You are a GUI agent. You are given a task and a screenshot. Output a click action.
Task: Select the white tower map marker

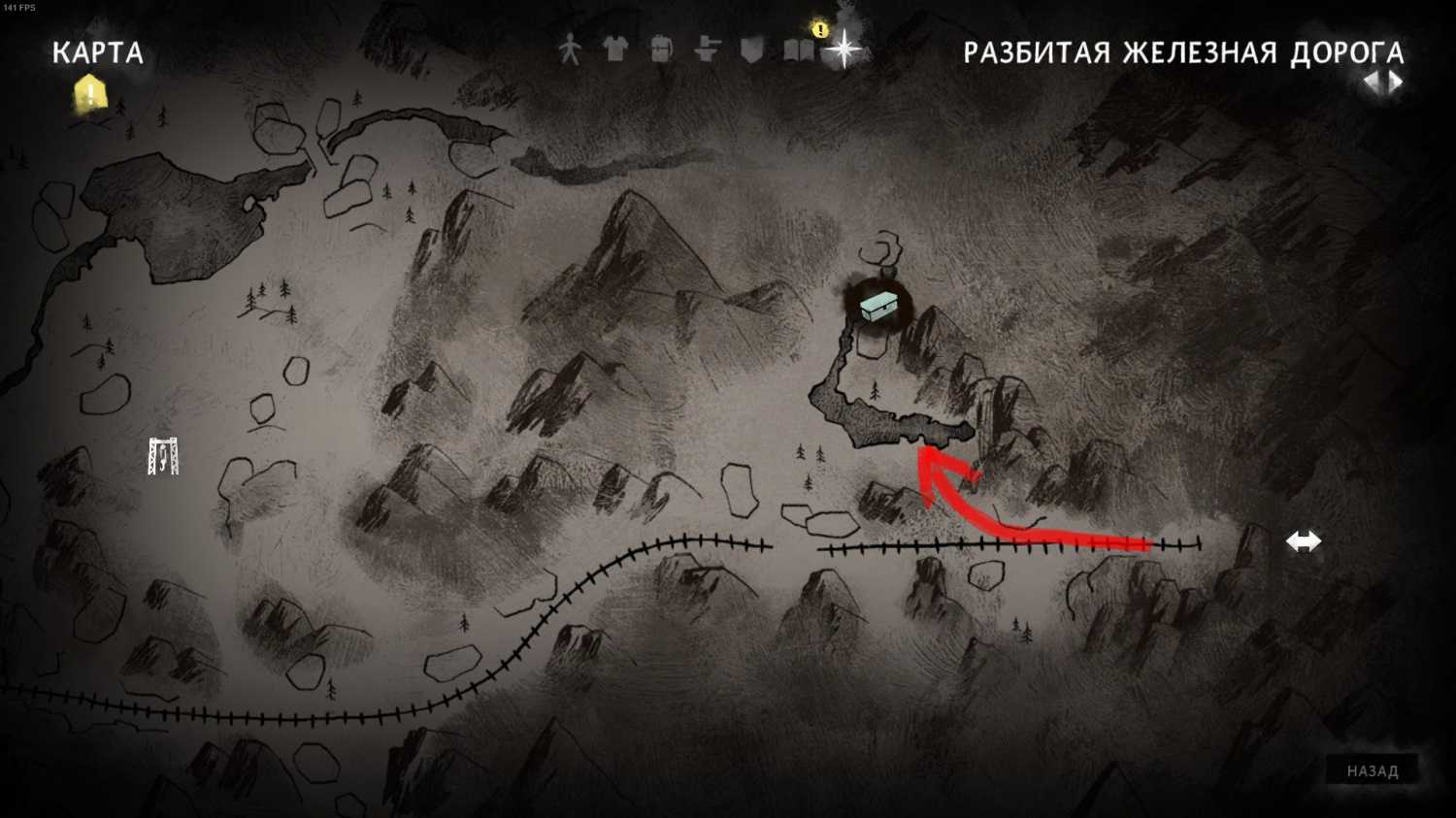tap(163, 456)
